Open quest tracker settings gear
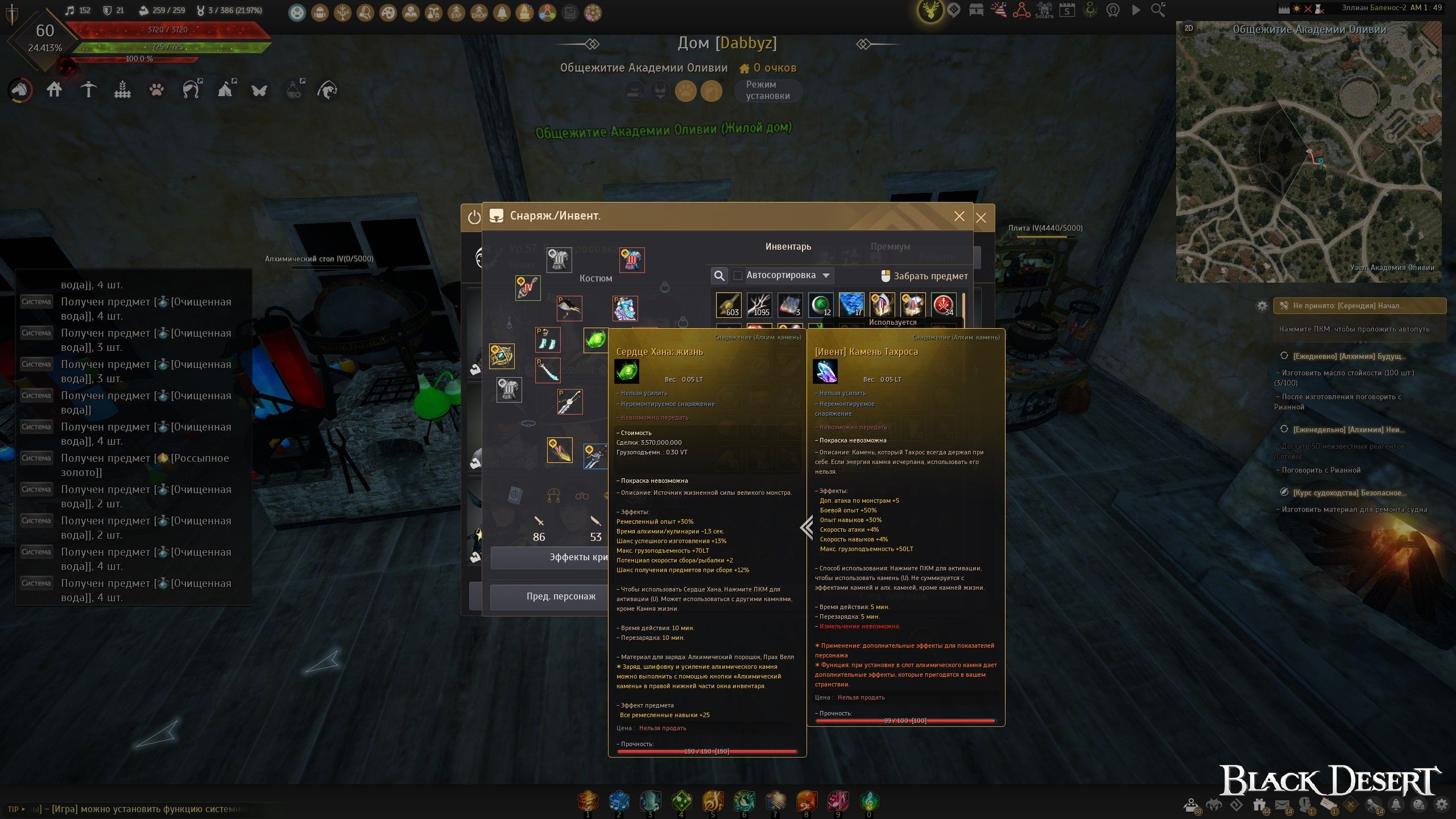Screen dimensions: 1456x819 (x=1262, y=306)
